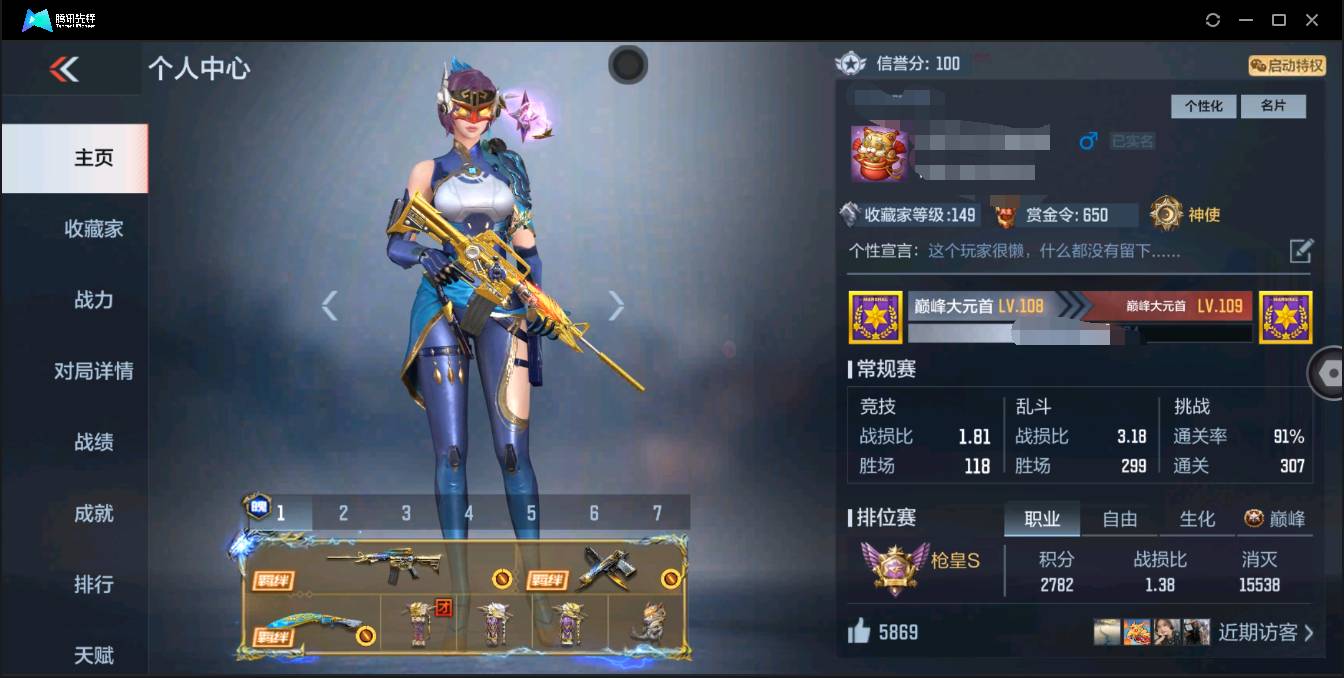
Task: Select the 巅峰 ranked tab
Action: [1275, 519]
